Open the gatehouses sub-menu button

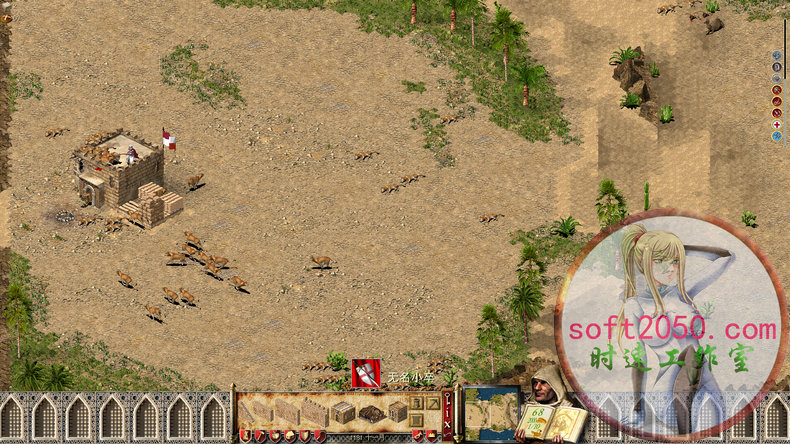click(x=418, y=420)
